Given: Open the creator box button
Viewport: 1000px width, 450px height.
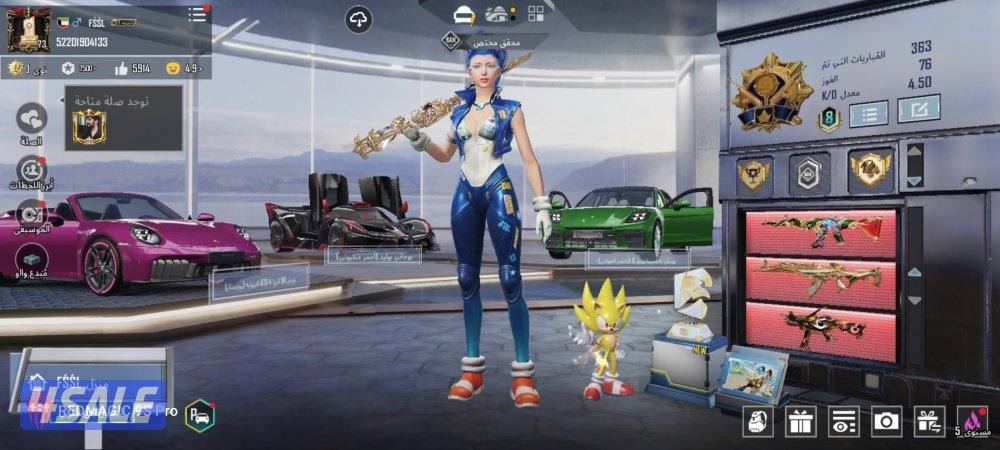Looking at the screenshot, I should 32,257.
